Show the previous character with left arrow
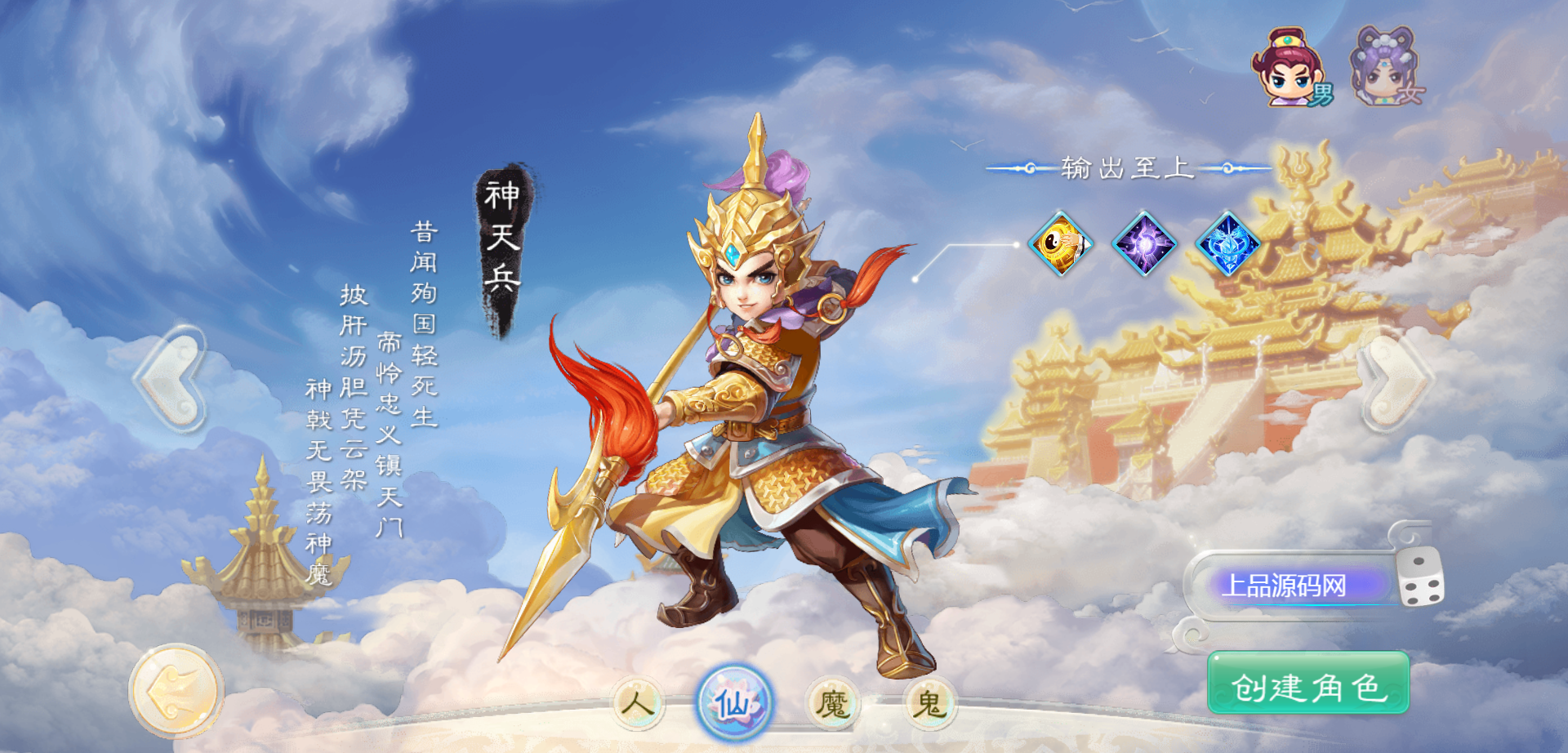 (x=172, y=377)
